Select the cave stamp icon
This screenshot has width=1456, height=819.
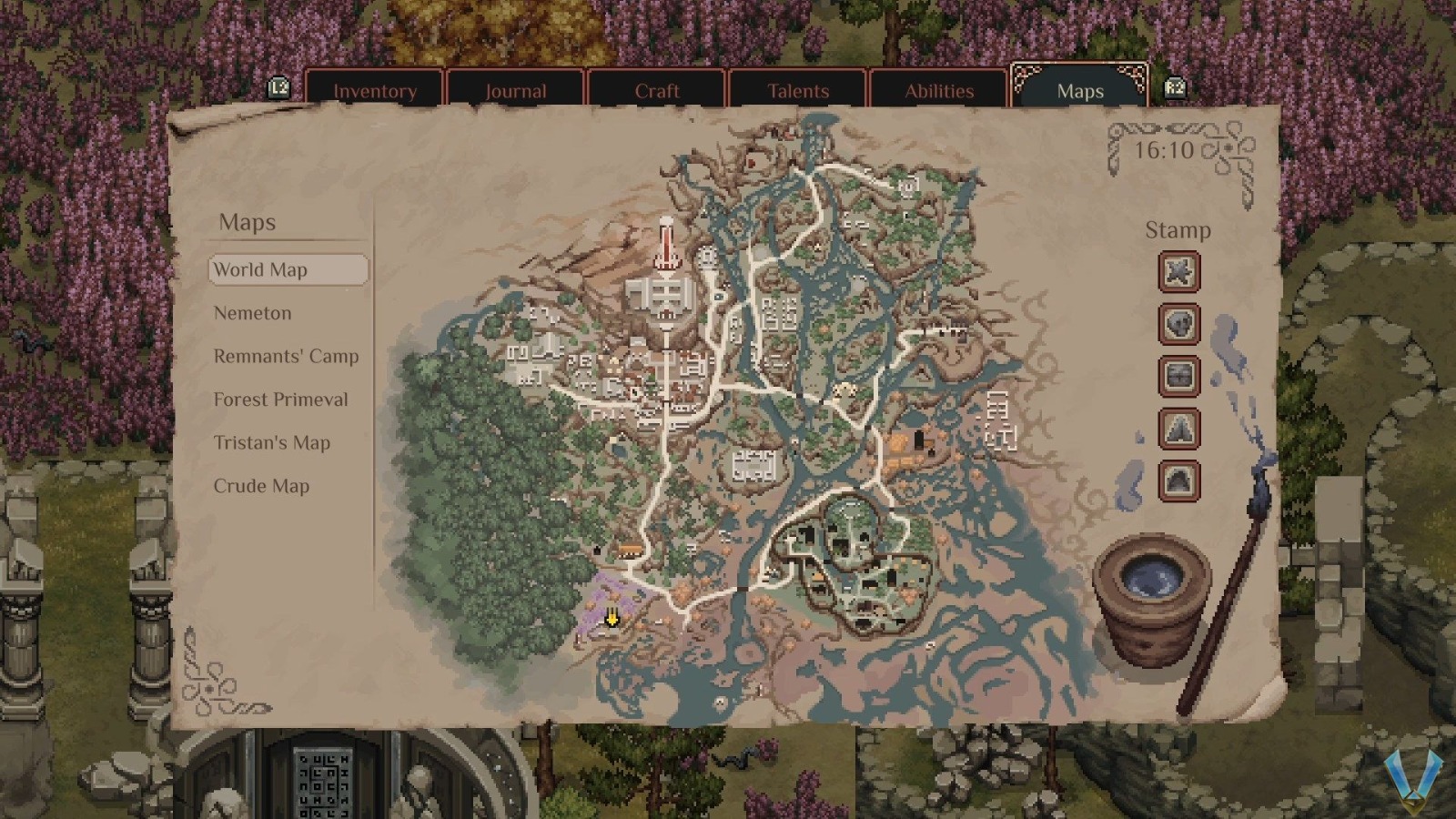pos(1178,480)
